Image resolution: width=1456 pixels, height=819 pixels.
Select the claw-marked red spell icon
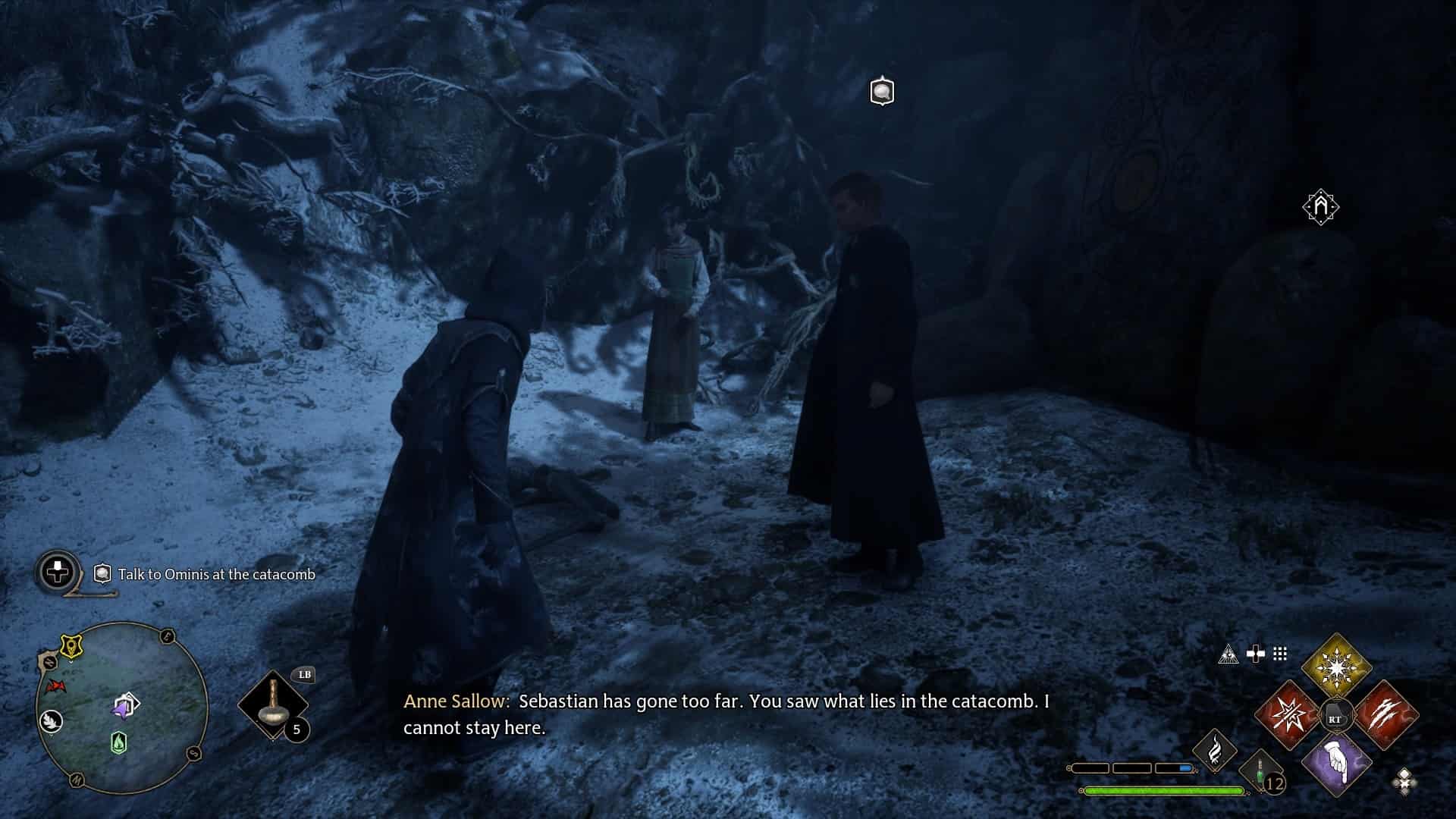coord(1387,715)
